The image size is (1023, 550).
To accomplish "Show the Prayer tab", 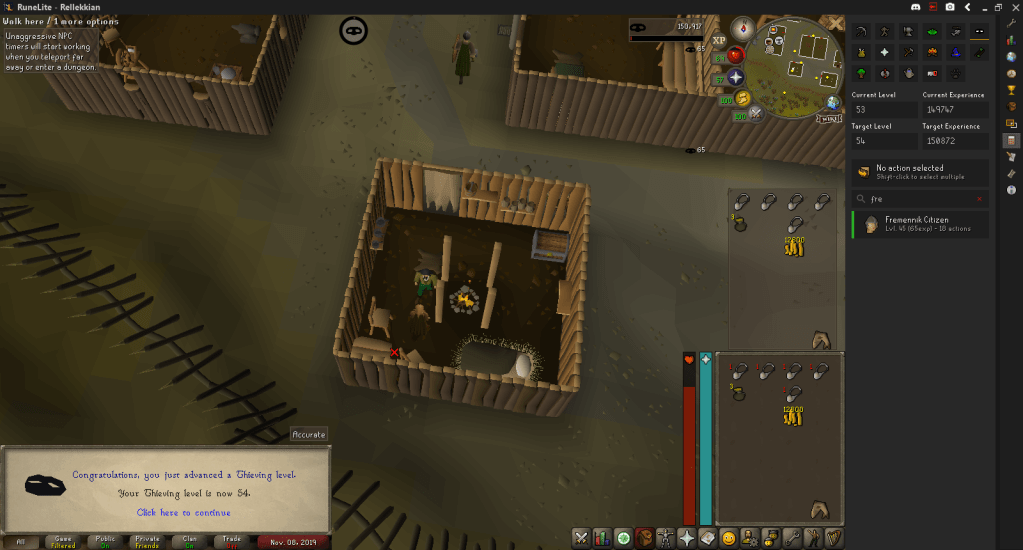I will pyautogui.click(x=687, y=538).
